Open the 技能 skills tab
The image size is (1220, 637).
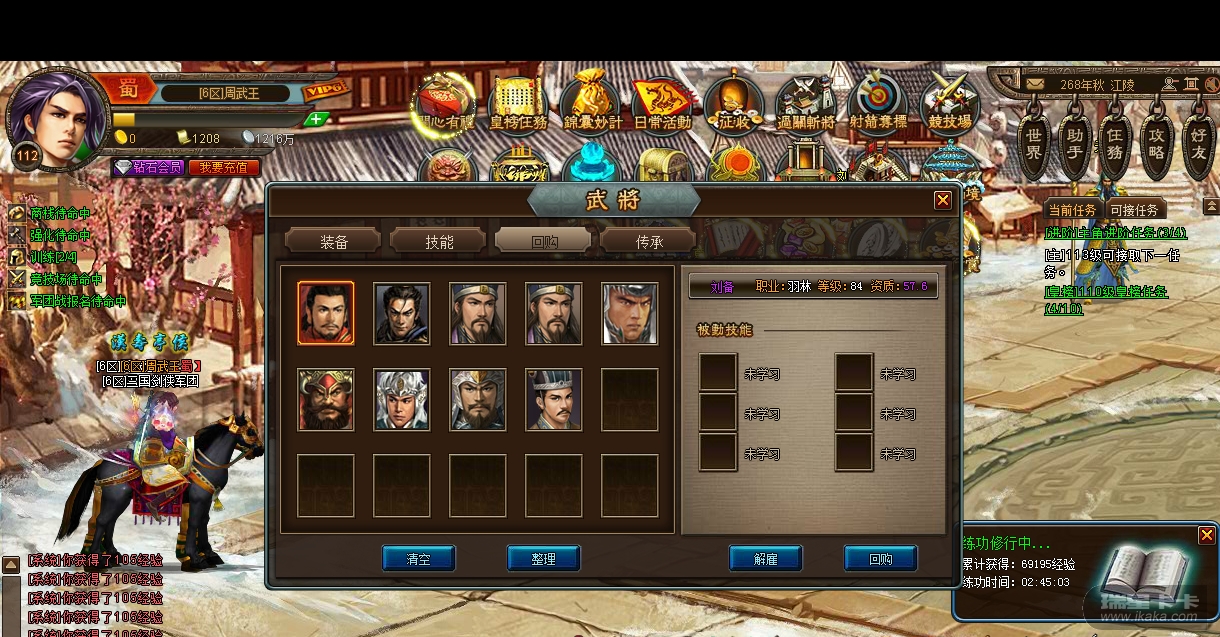438,241
